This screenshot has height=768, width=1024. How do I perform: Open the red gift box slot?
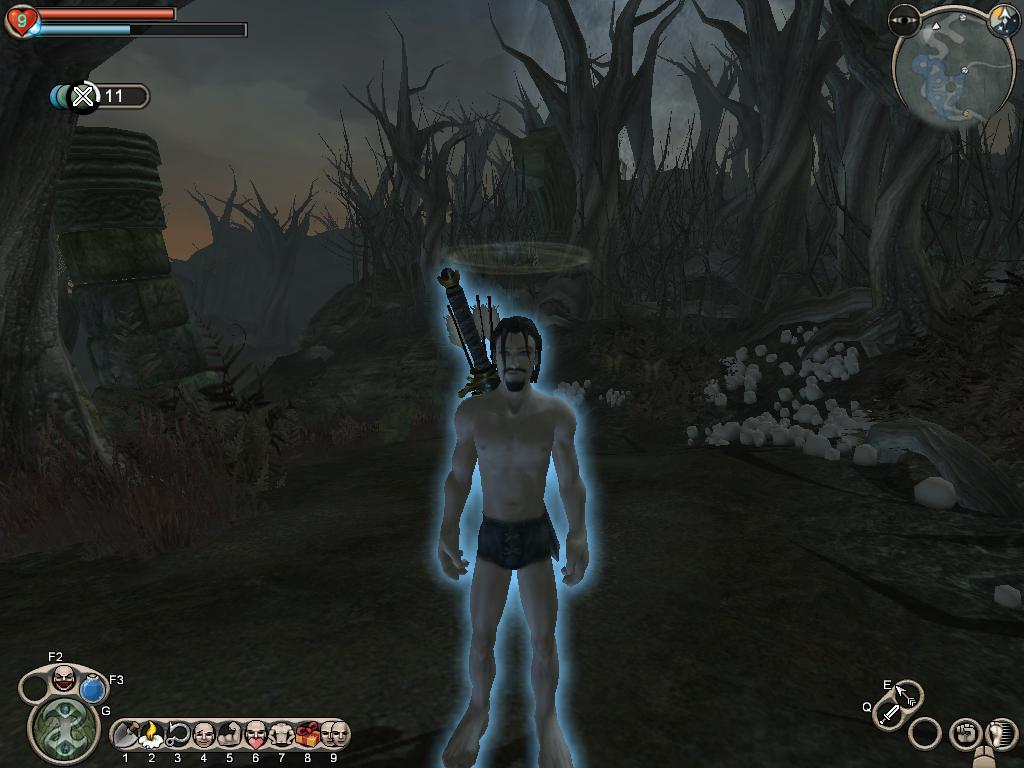[307, 736]
